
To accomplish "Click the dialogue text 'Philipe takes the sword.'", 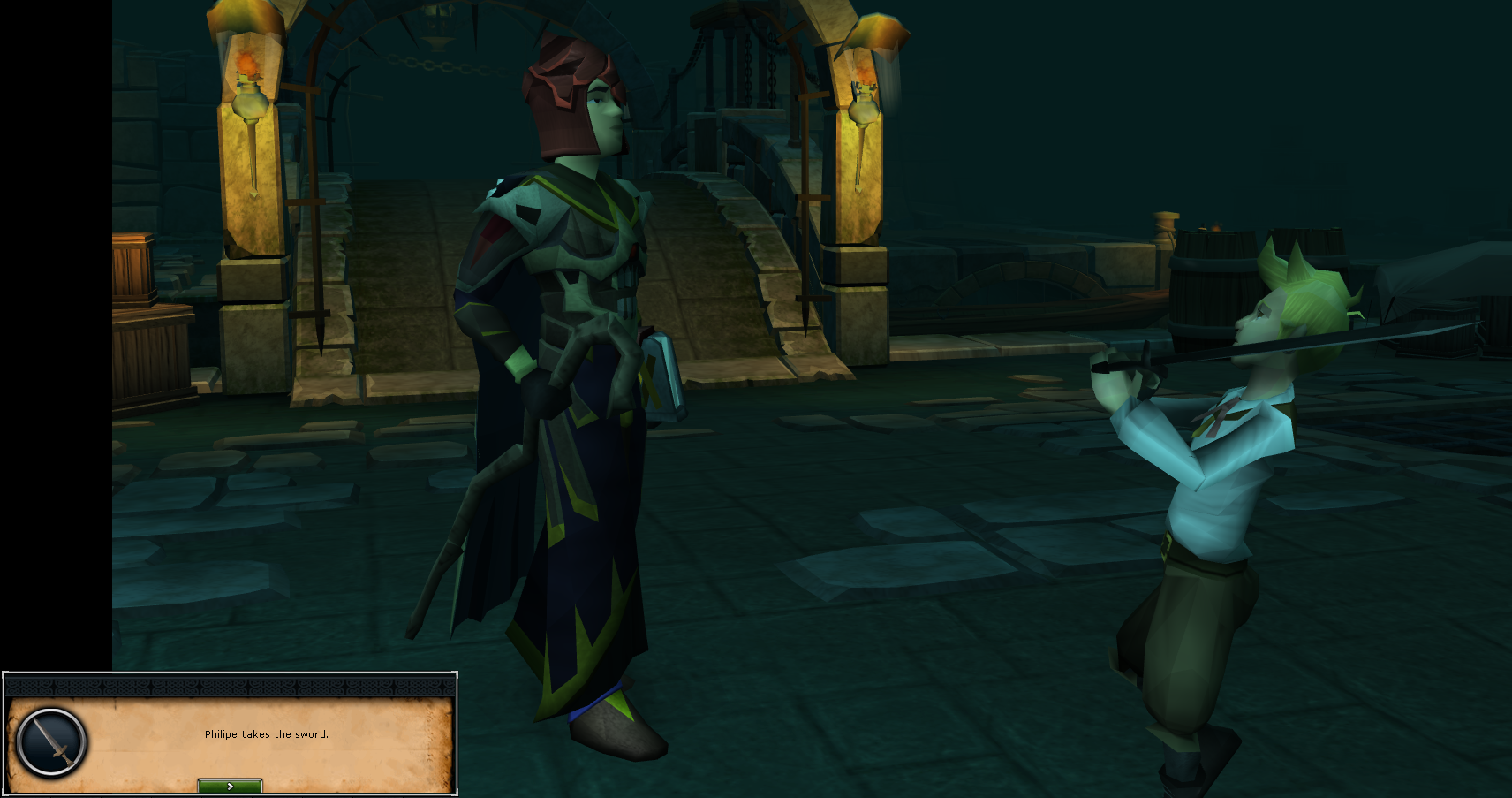I will [x=267, y=733].
